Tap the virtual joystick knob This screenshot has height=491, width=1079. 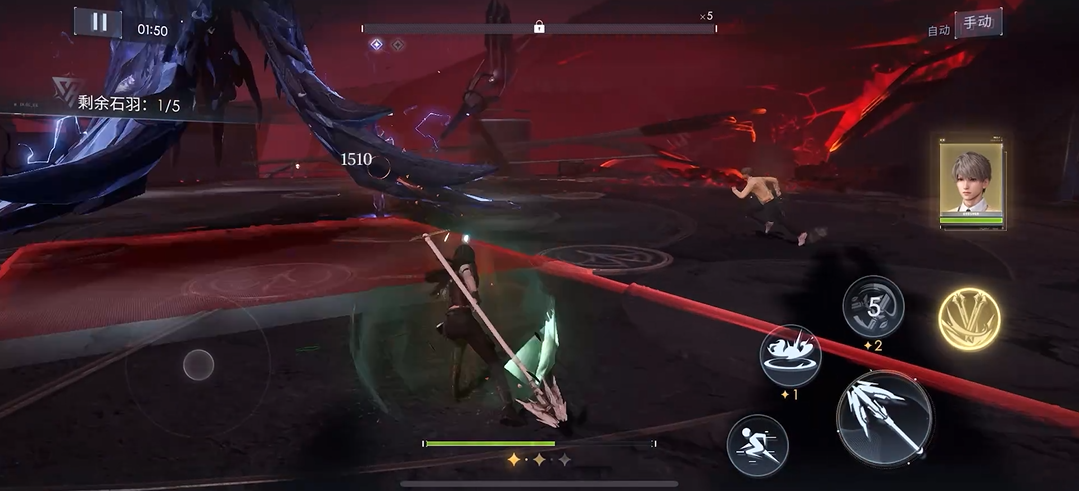pos(198,365)
